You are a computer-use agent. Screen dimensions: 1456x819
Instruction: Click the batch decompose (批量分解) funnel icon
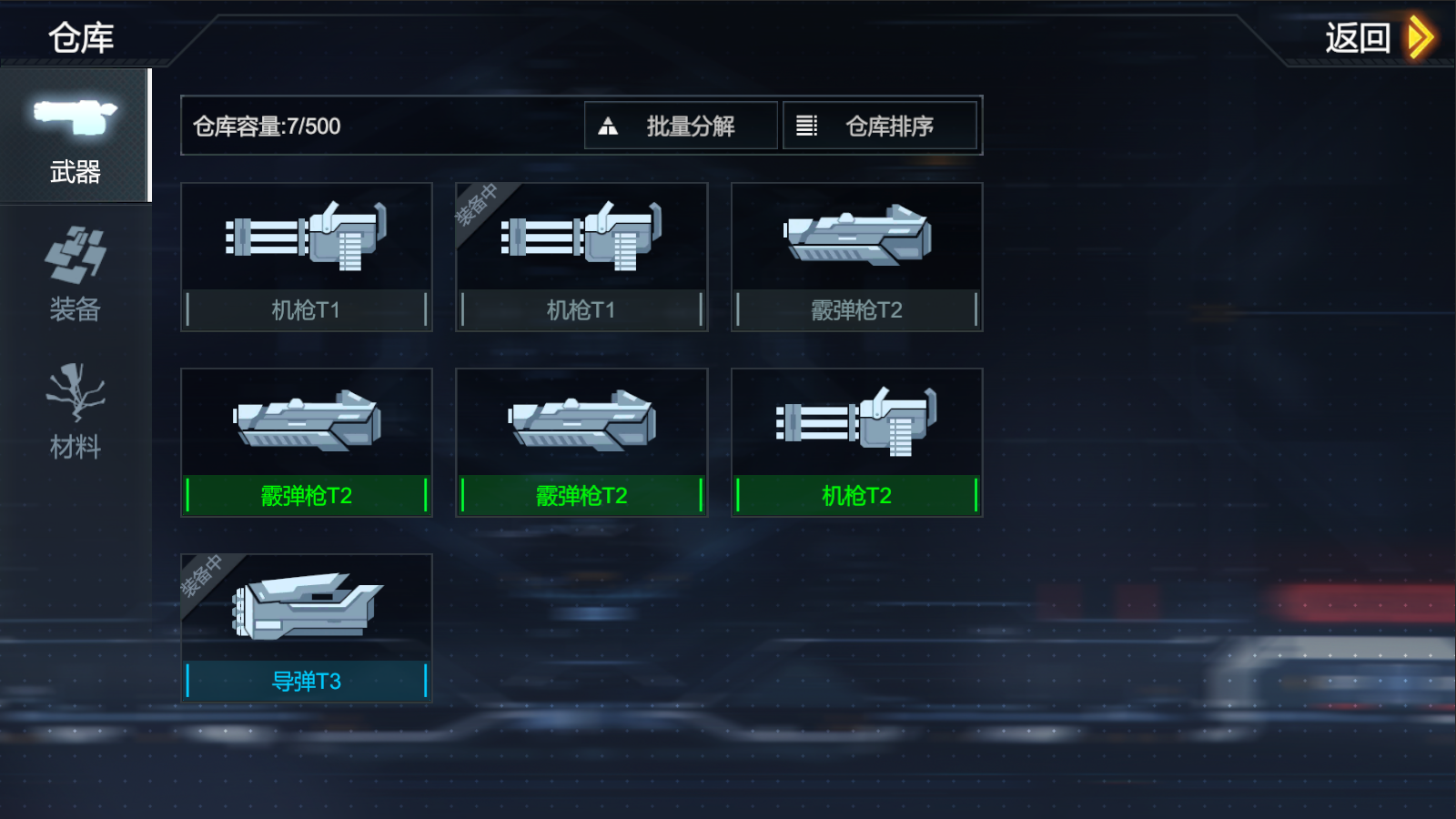[x=609, y=125]
